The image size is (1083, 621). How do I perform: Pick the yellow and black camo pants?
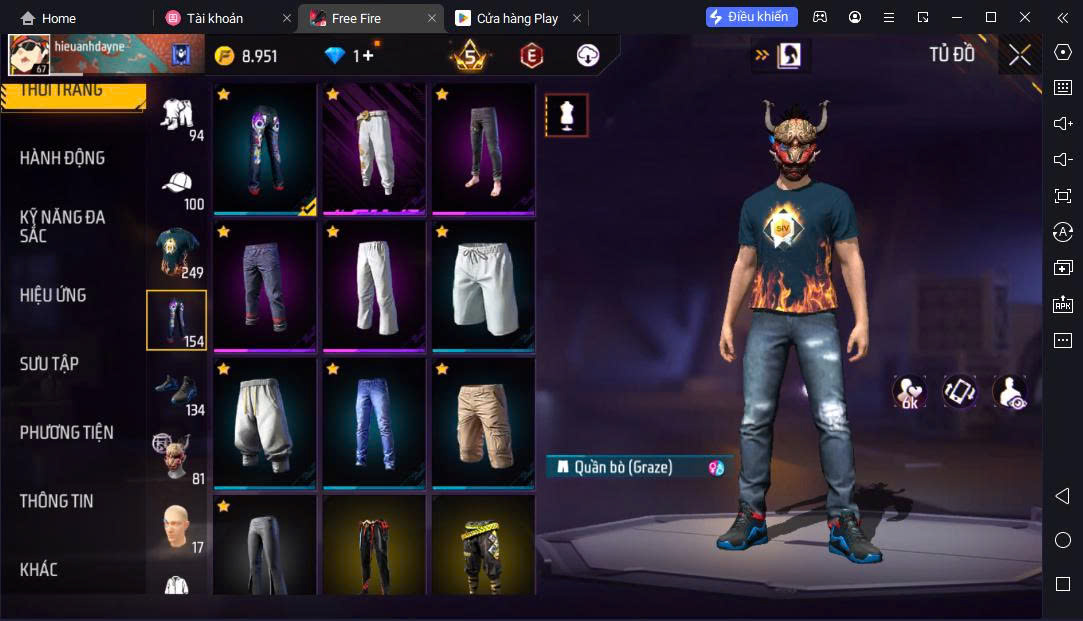click(x=483, y=547)
